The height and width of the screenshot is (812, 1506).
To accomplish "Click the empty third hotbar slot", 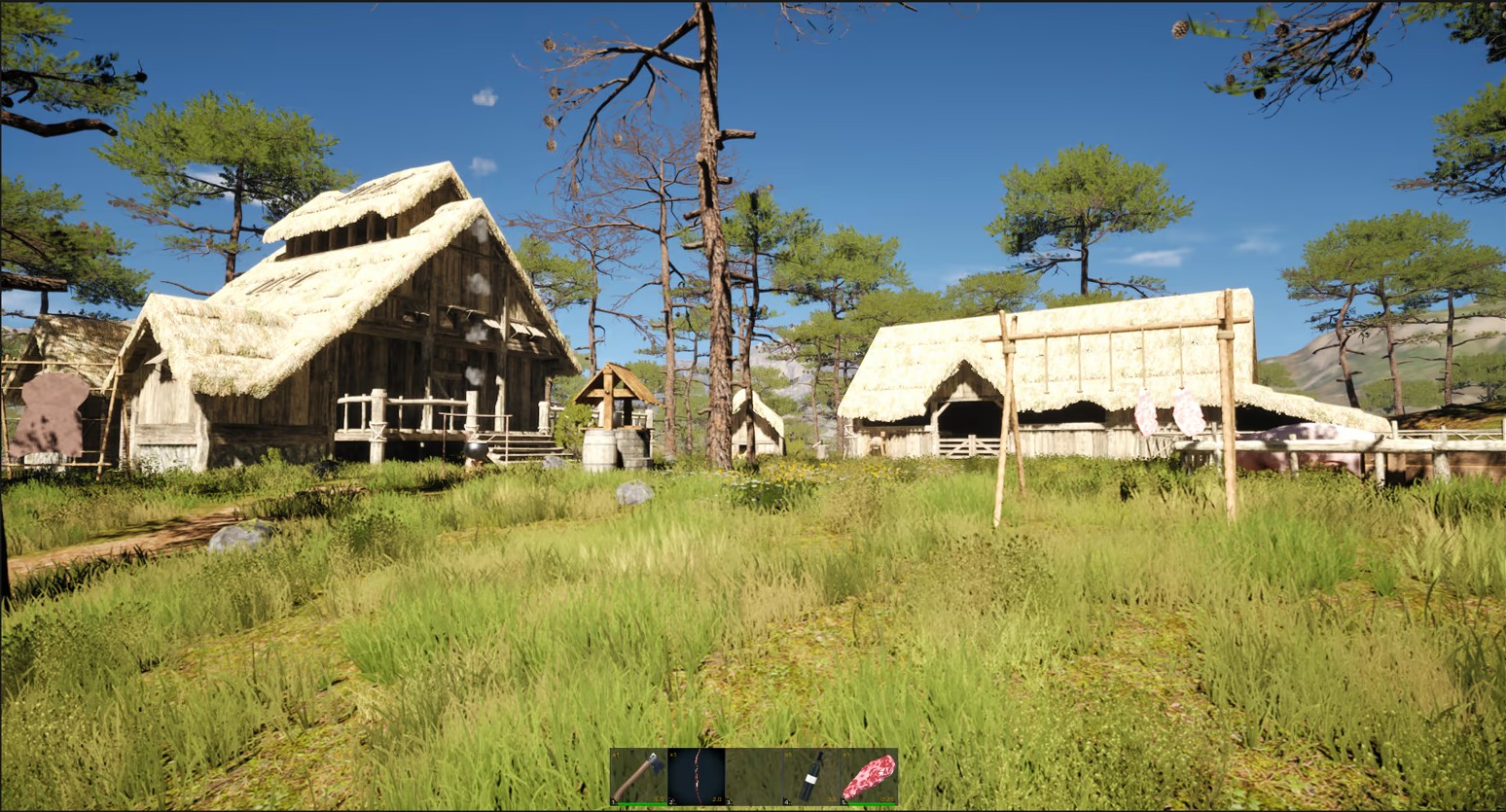I will point(754,776).
